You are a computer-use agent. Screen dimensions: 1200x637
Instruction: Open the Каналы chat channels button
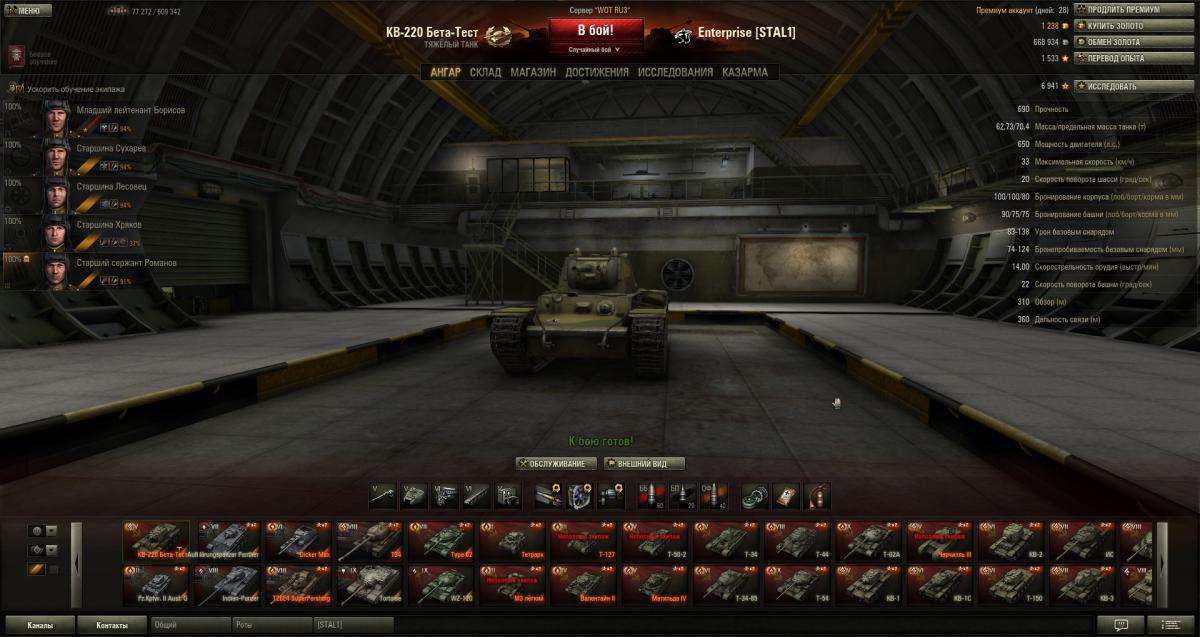tap(40, 625)
